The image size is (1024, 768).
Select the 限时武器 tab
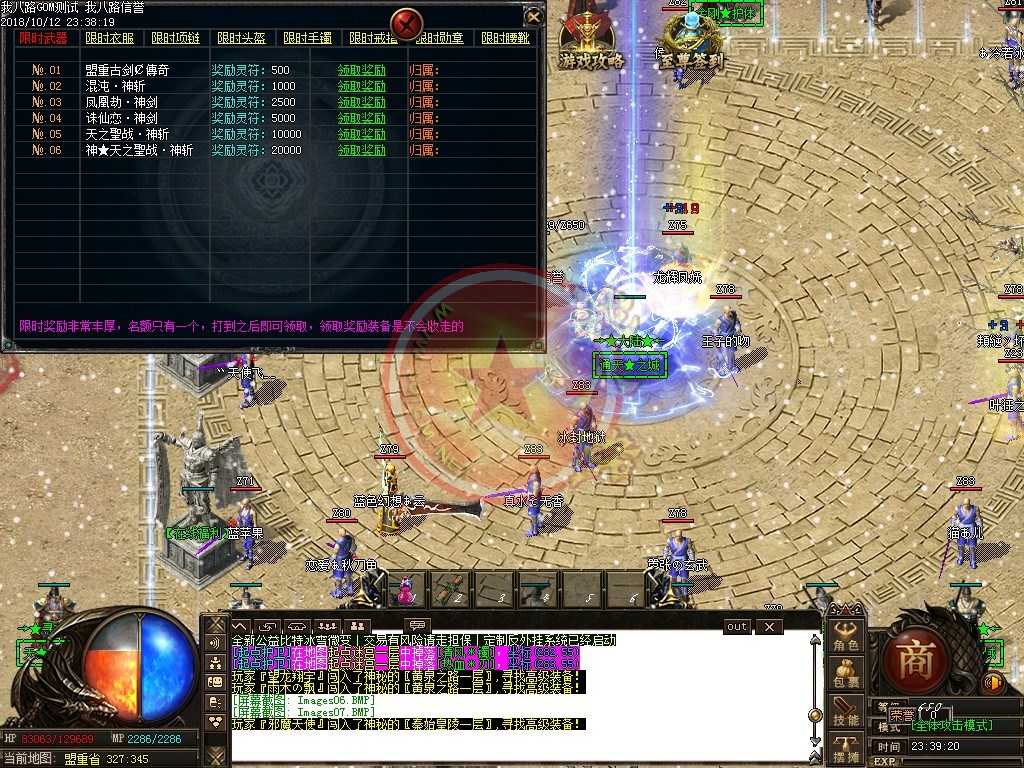tap(43, 38)
